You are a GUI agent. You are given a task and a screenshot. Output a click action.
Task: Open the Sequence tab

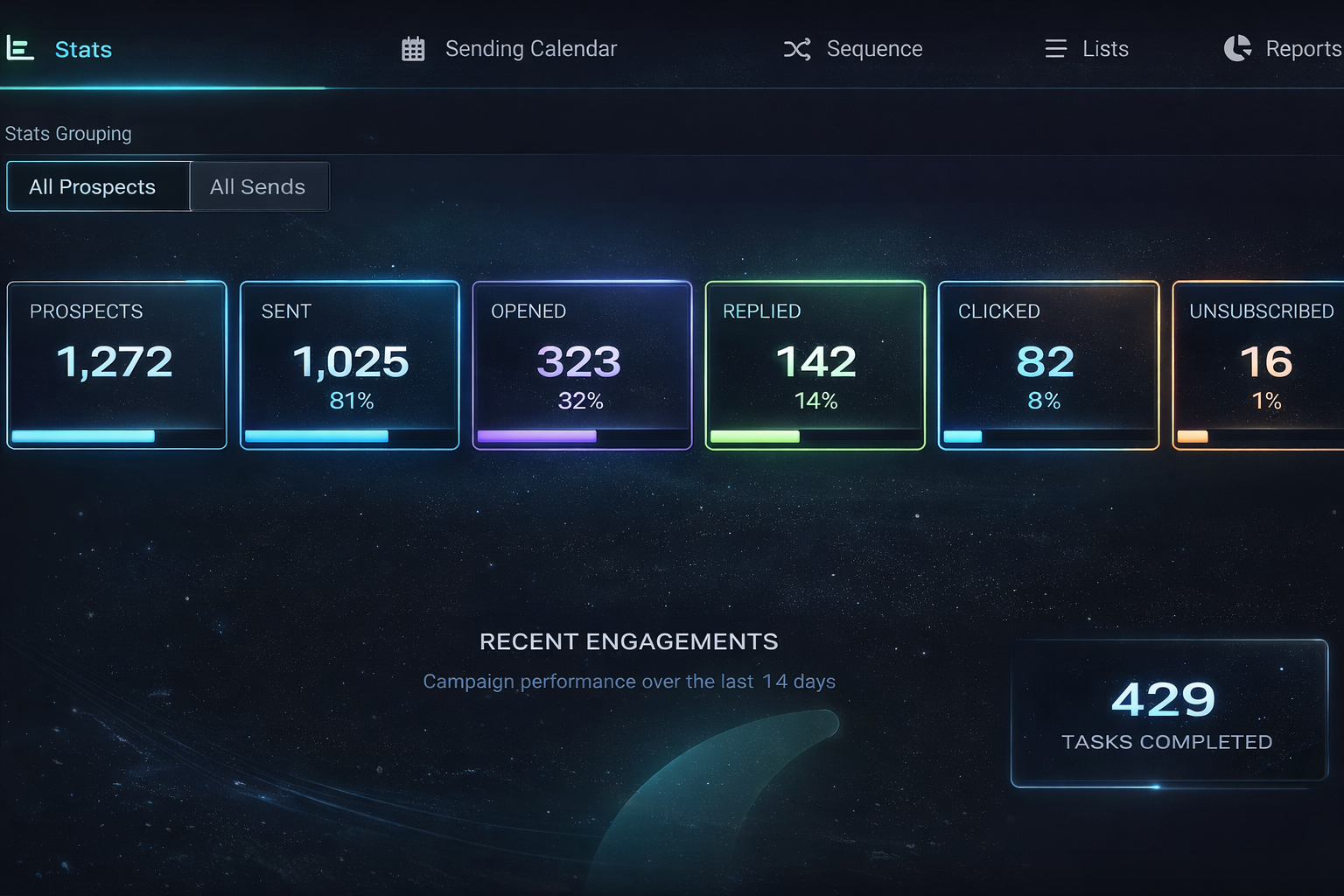tap(875, 49)
